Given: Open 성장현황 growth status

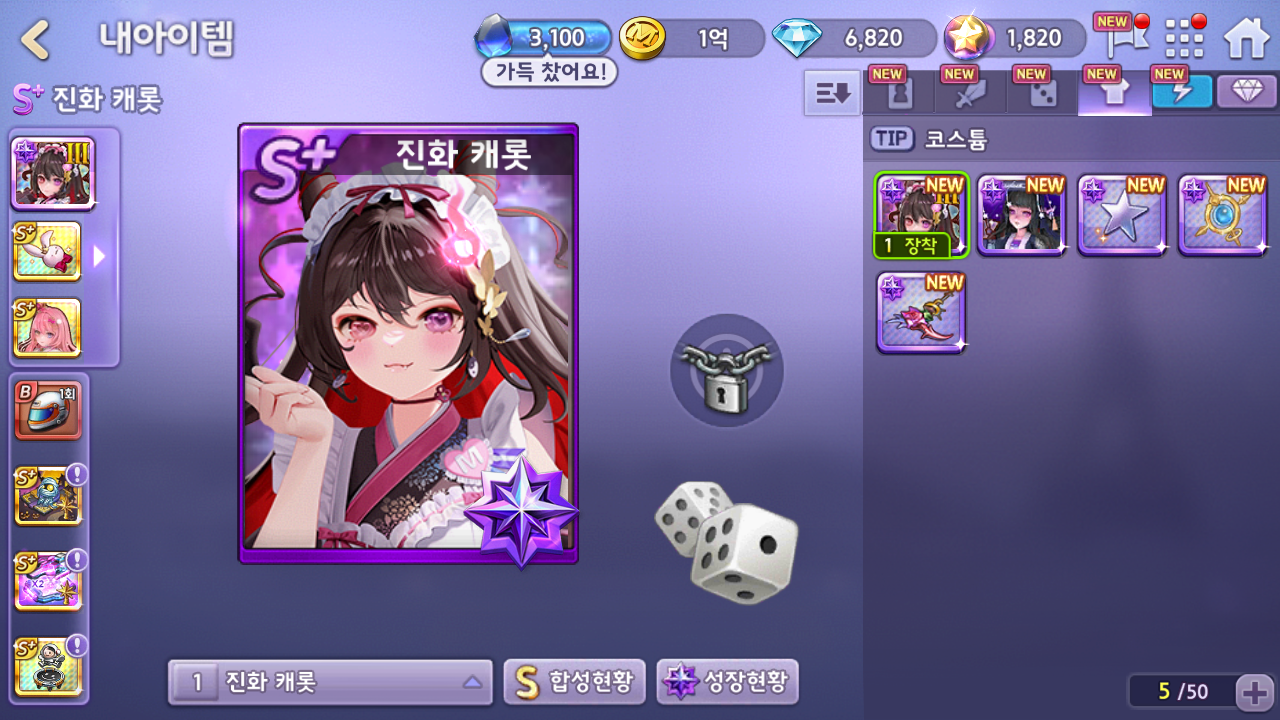Looking at the screenshot, I should [727, 683].
